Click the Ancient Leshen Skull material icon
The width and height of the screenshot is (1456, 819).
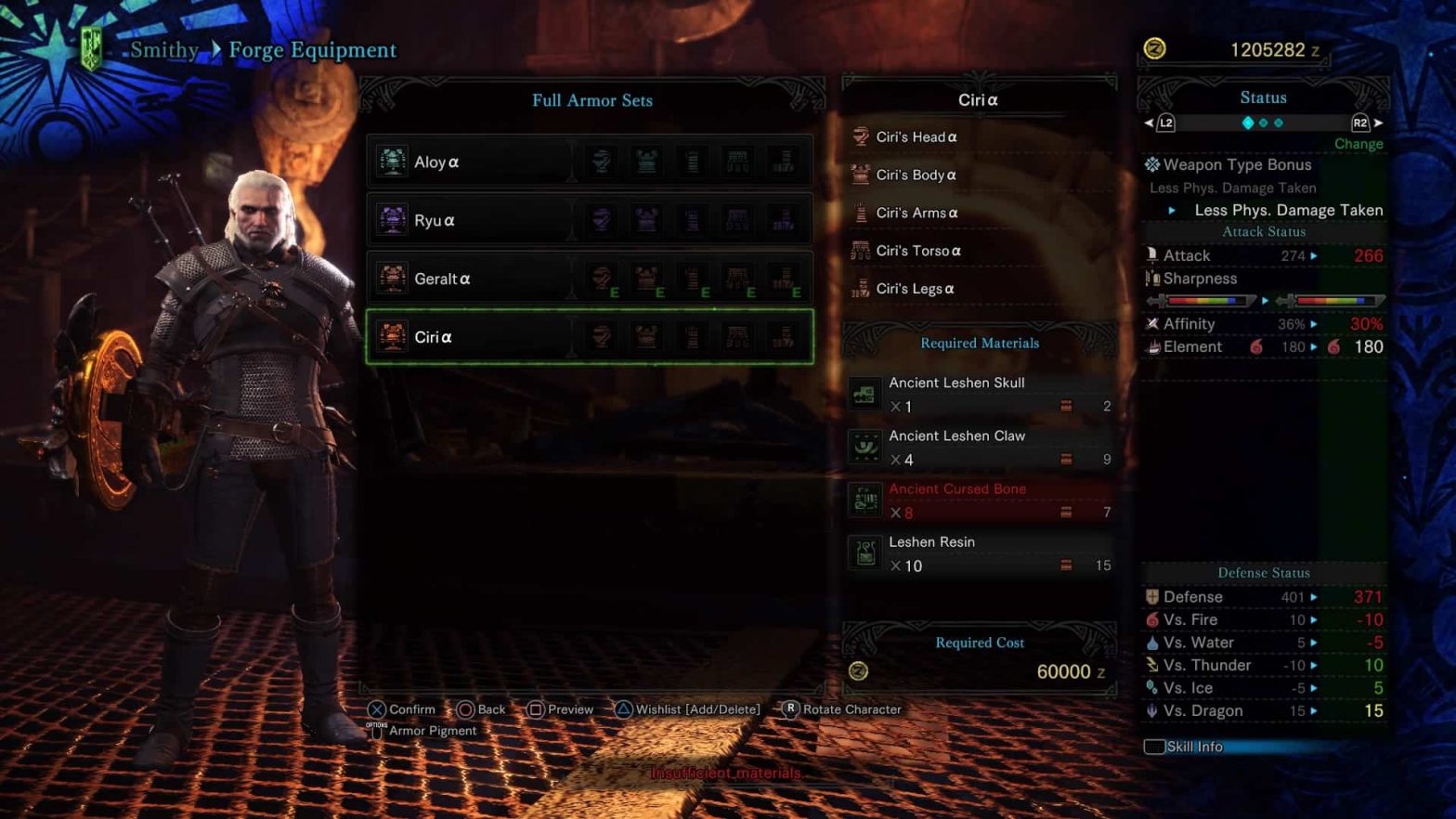coord(864,394)
